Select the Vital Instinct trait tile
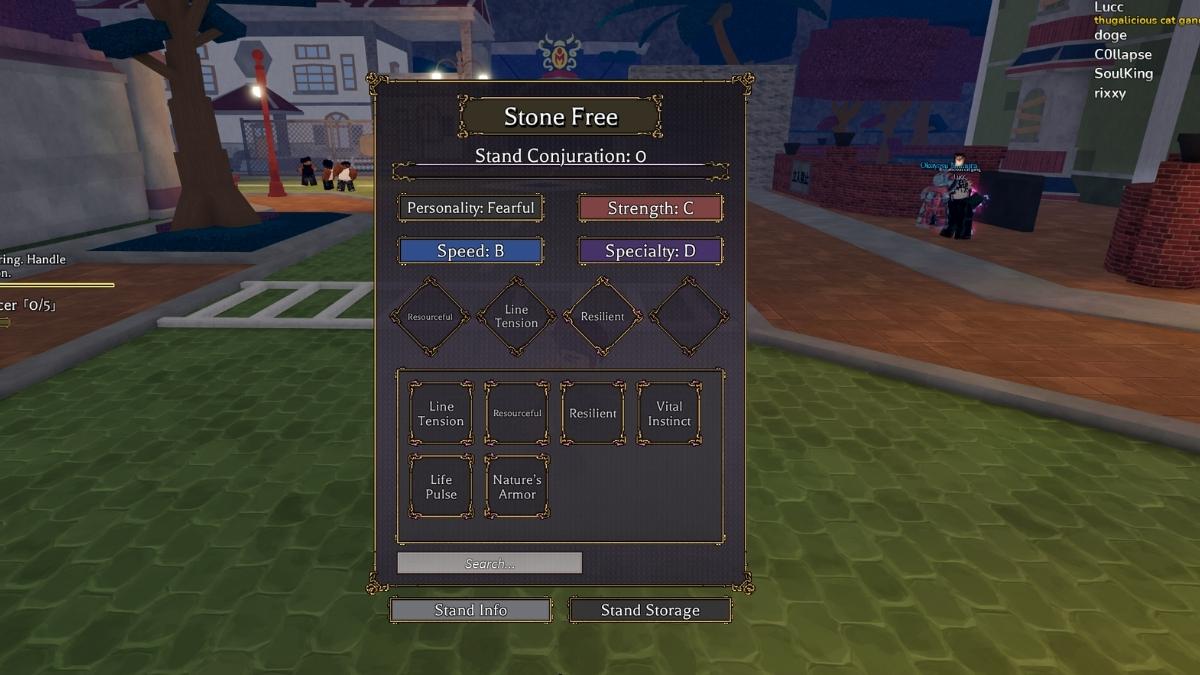 pyautogui.click(x=669, y=413)
